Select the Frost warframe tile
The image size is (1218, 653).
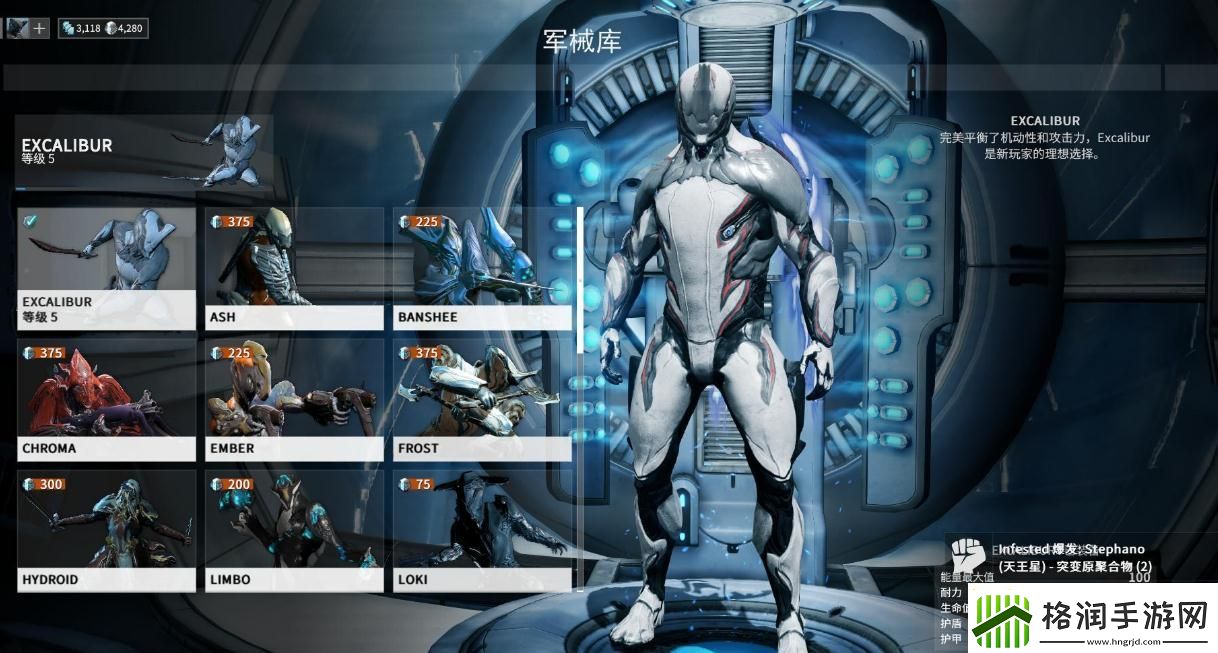tap(482, 400)
